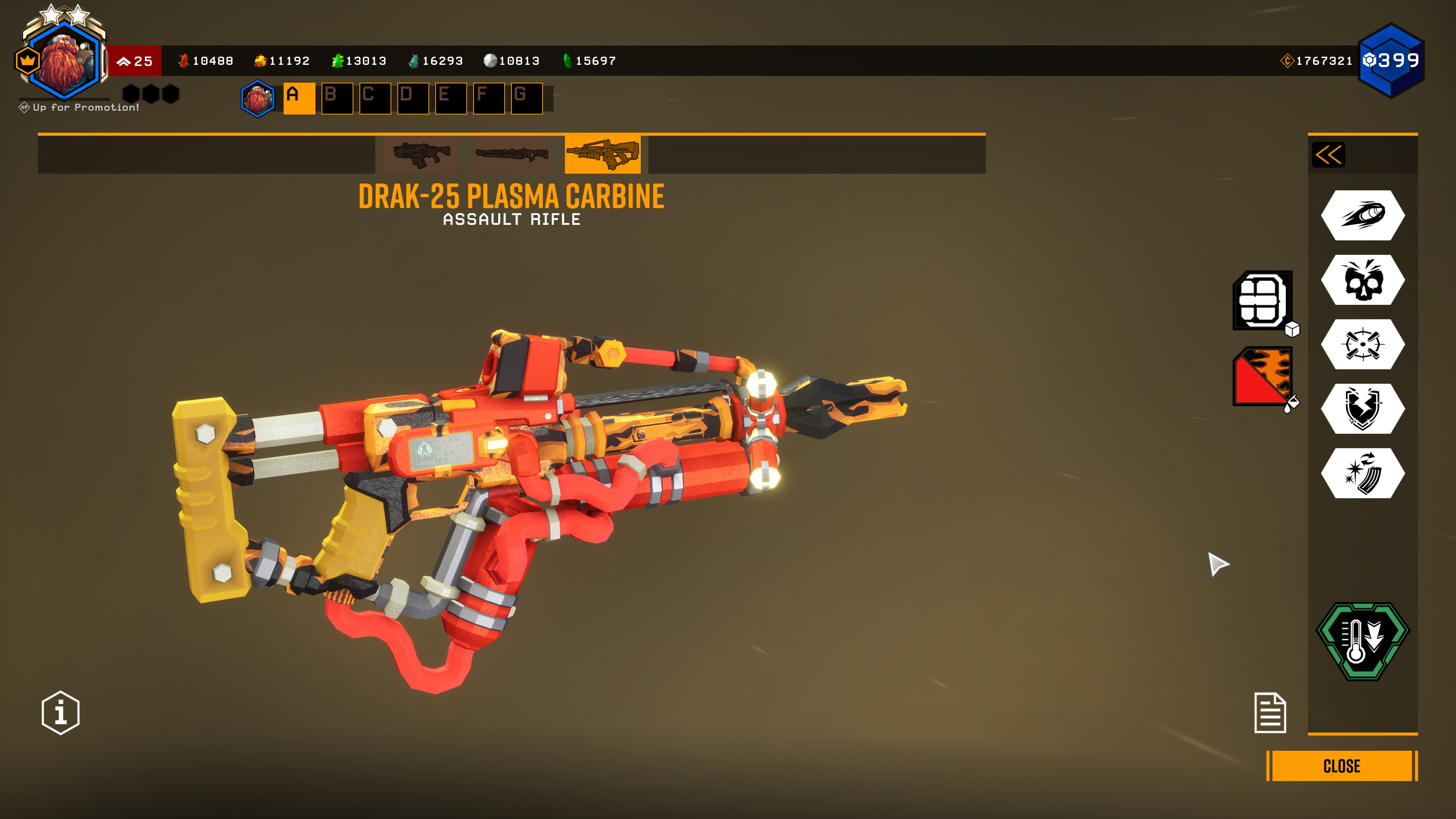Screen dimensions: 1456x819
Task: Close the weapon customization screen
Action: pos(1341,766)
